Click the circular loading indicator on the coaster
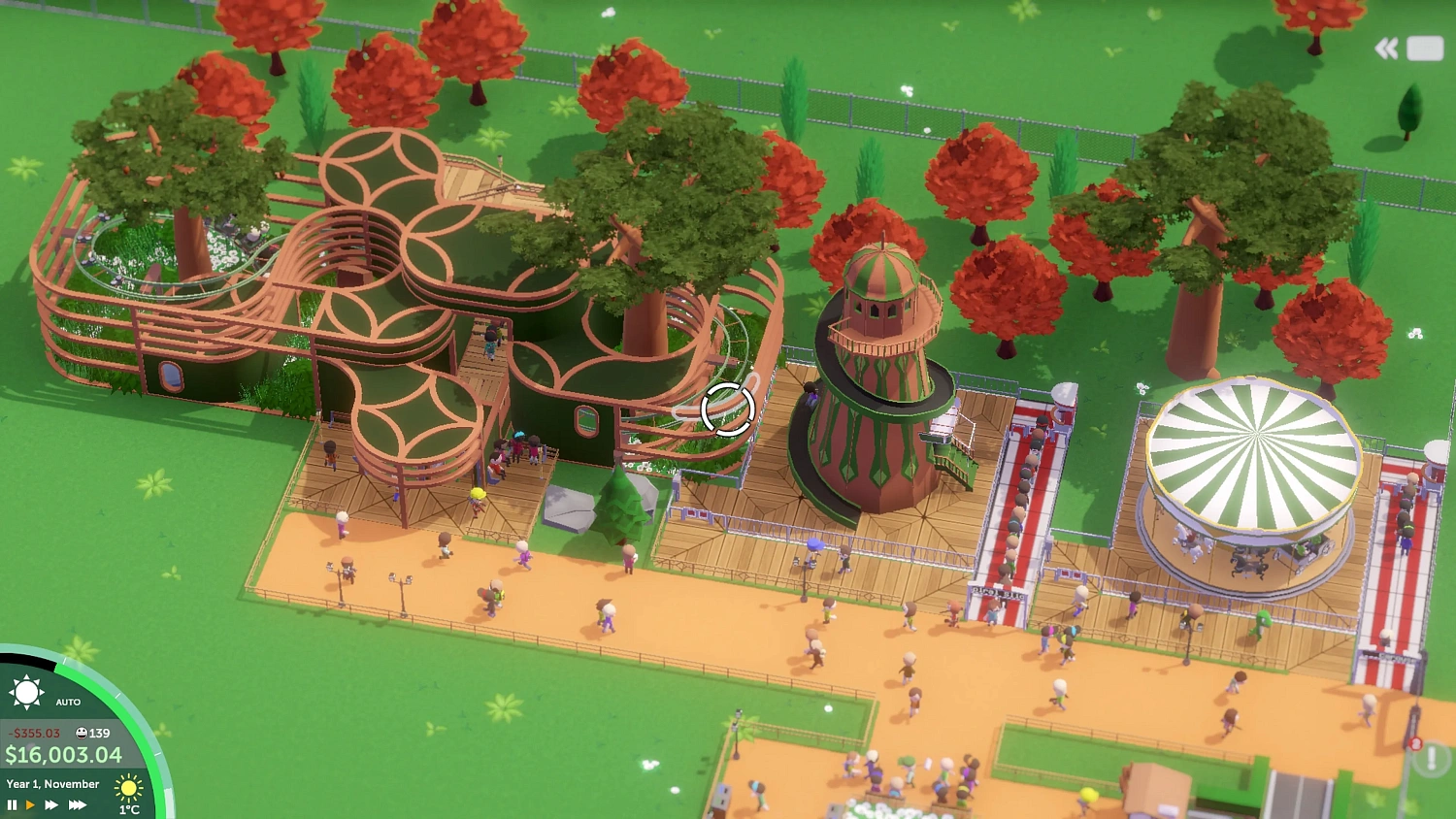Screen dimensions: 1456x819 click(727, 411)
